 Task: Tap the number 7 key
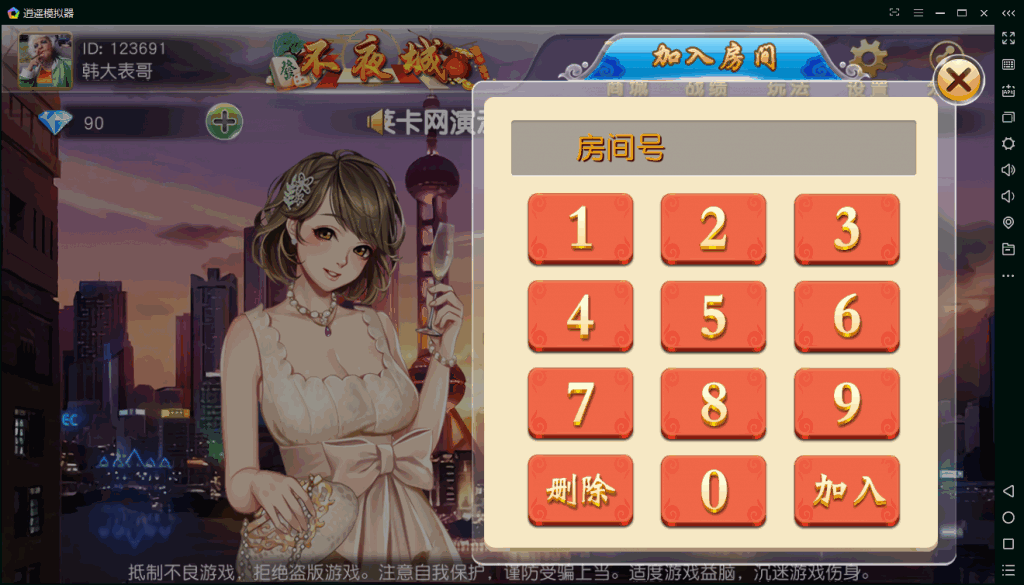click(580, 403)
